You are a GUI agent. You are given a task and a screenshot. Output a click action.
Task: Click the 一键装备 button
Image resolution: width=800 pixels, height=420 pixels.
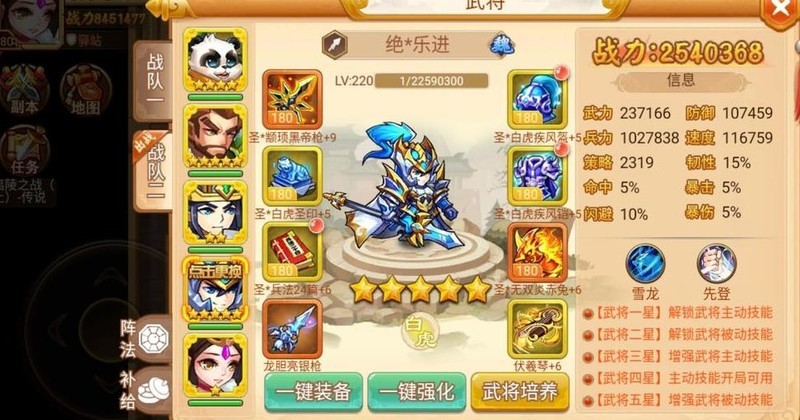(x=311, y=389)
